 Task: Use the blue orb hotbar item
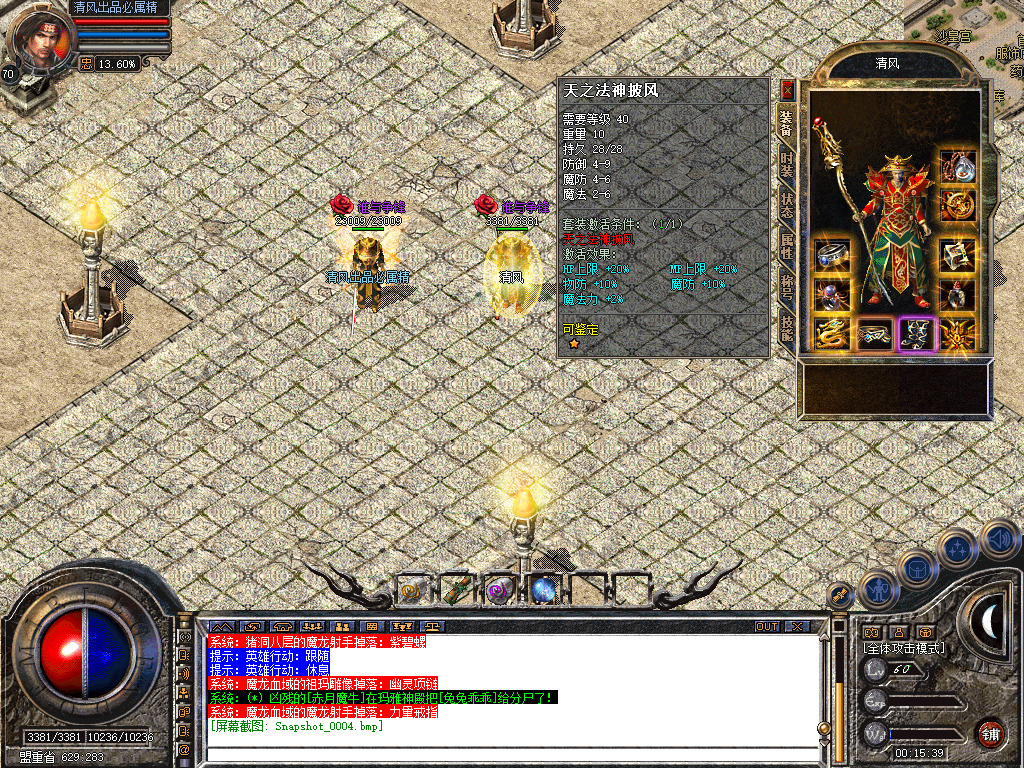point(544,591)
